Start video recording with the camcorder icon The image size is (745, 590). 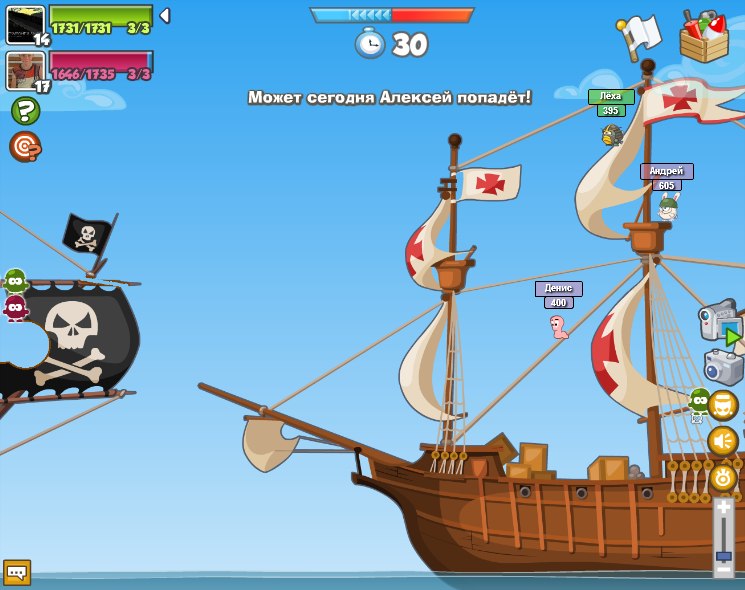coord(720,324)
